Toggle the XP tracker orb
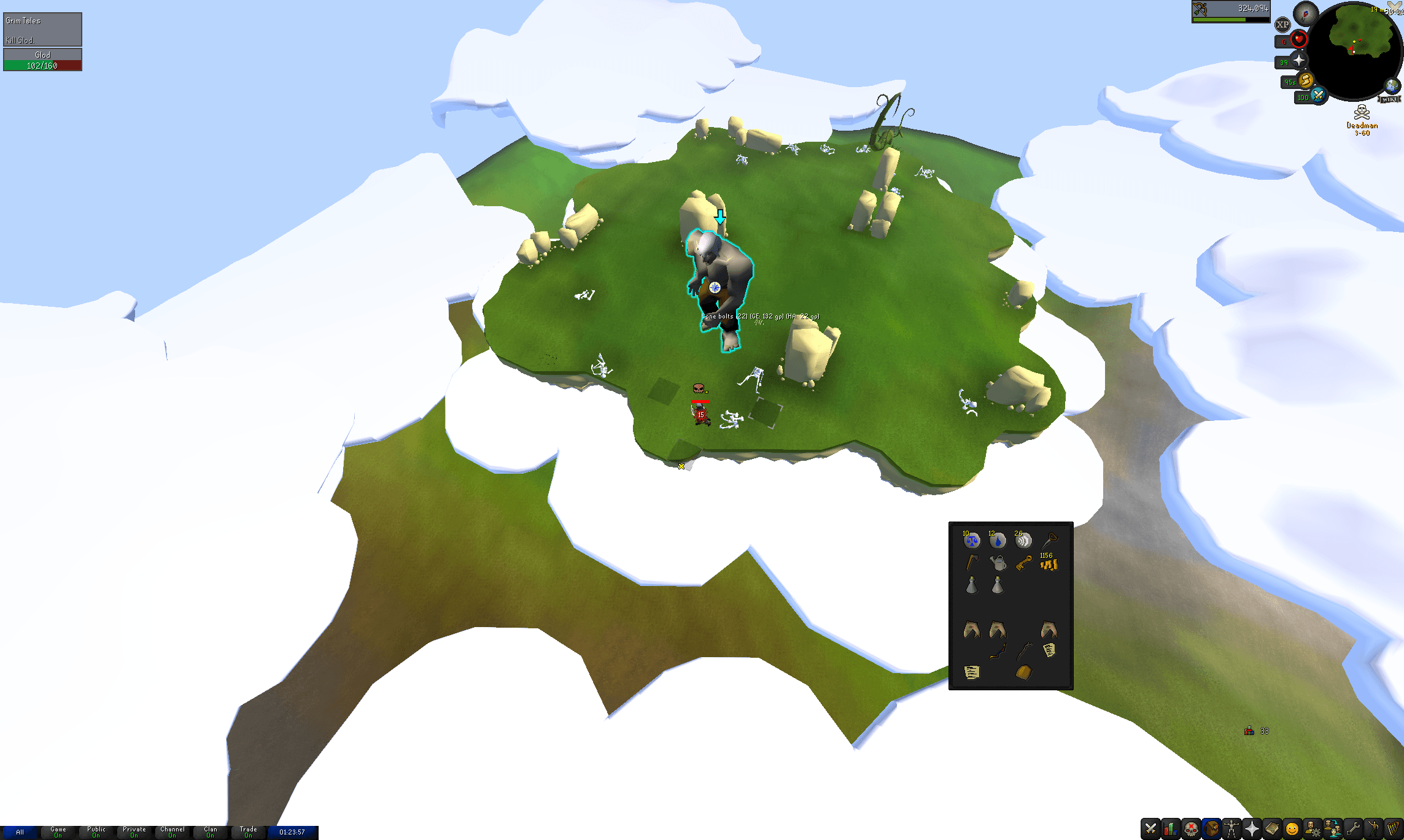This screenshot has width=1404, height=840. pos(1283,24)
